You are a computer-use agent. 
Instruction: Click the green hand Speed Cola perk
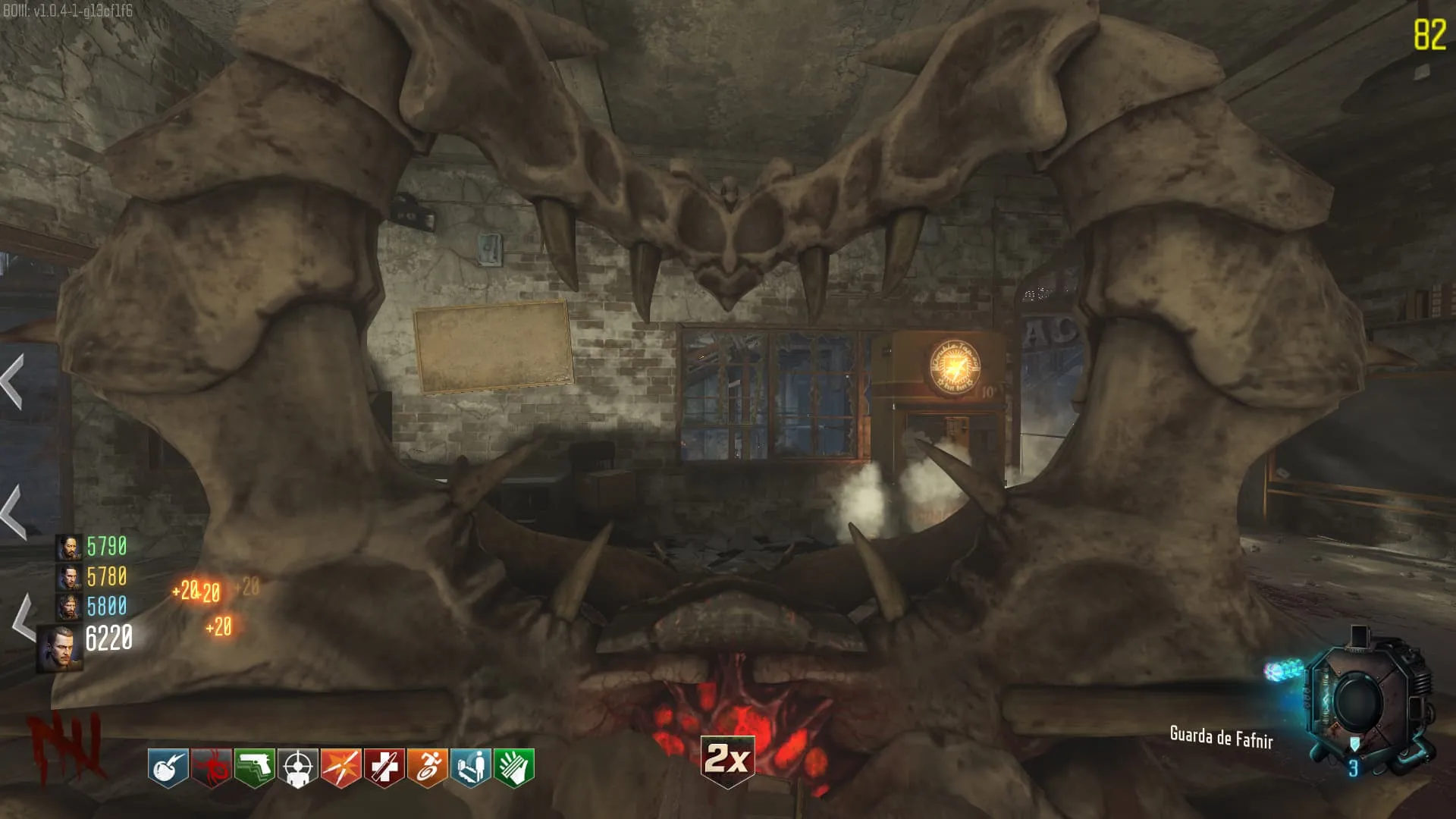tap(514, 767)
